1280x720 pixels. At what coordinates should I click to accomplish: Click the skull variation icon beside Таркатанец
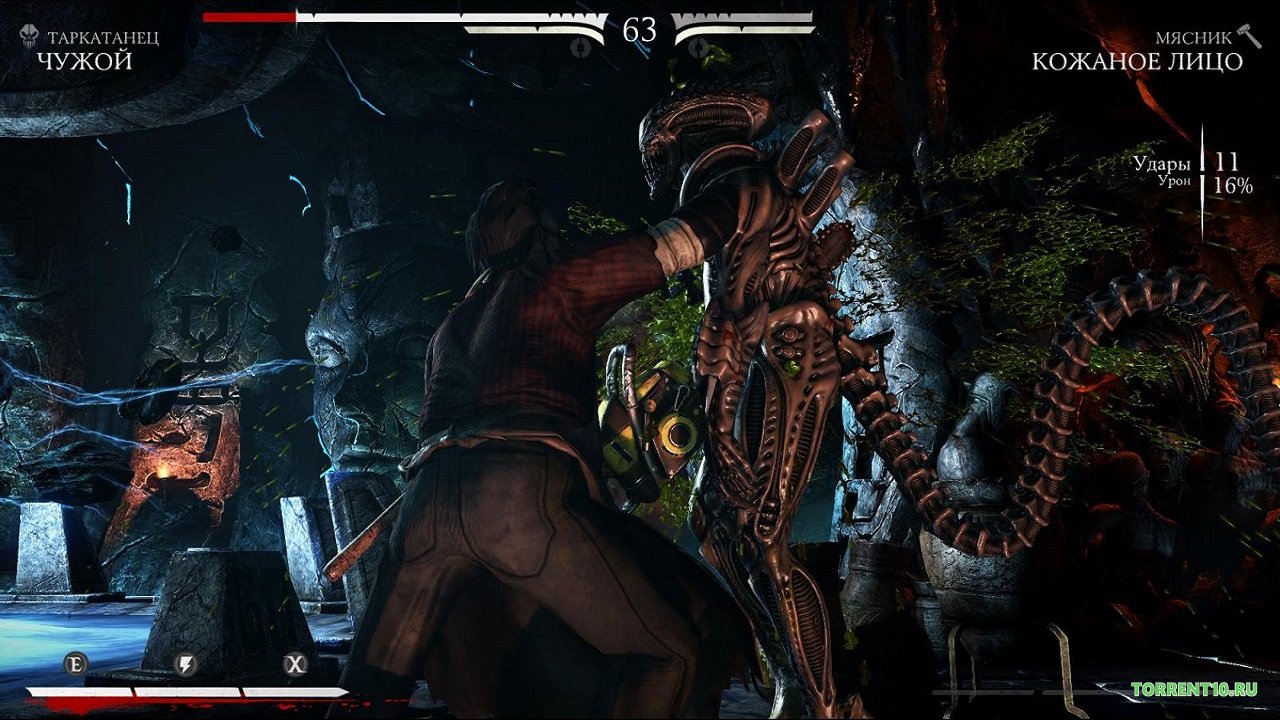30,38
